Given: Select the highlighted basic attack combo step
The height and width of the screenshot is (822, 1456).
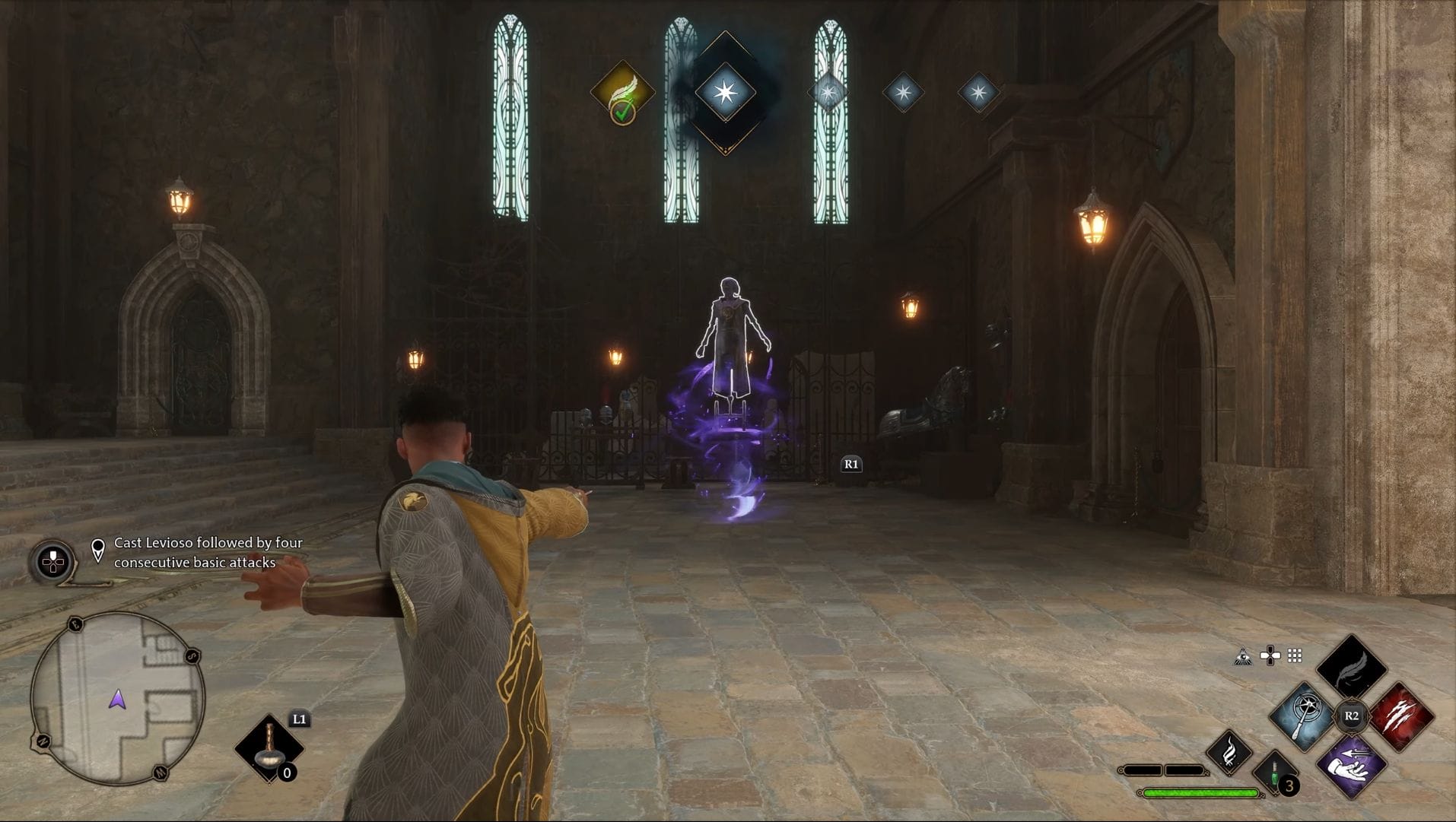Looking at the screenshot, I should coord(725,93).
